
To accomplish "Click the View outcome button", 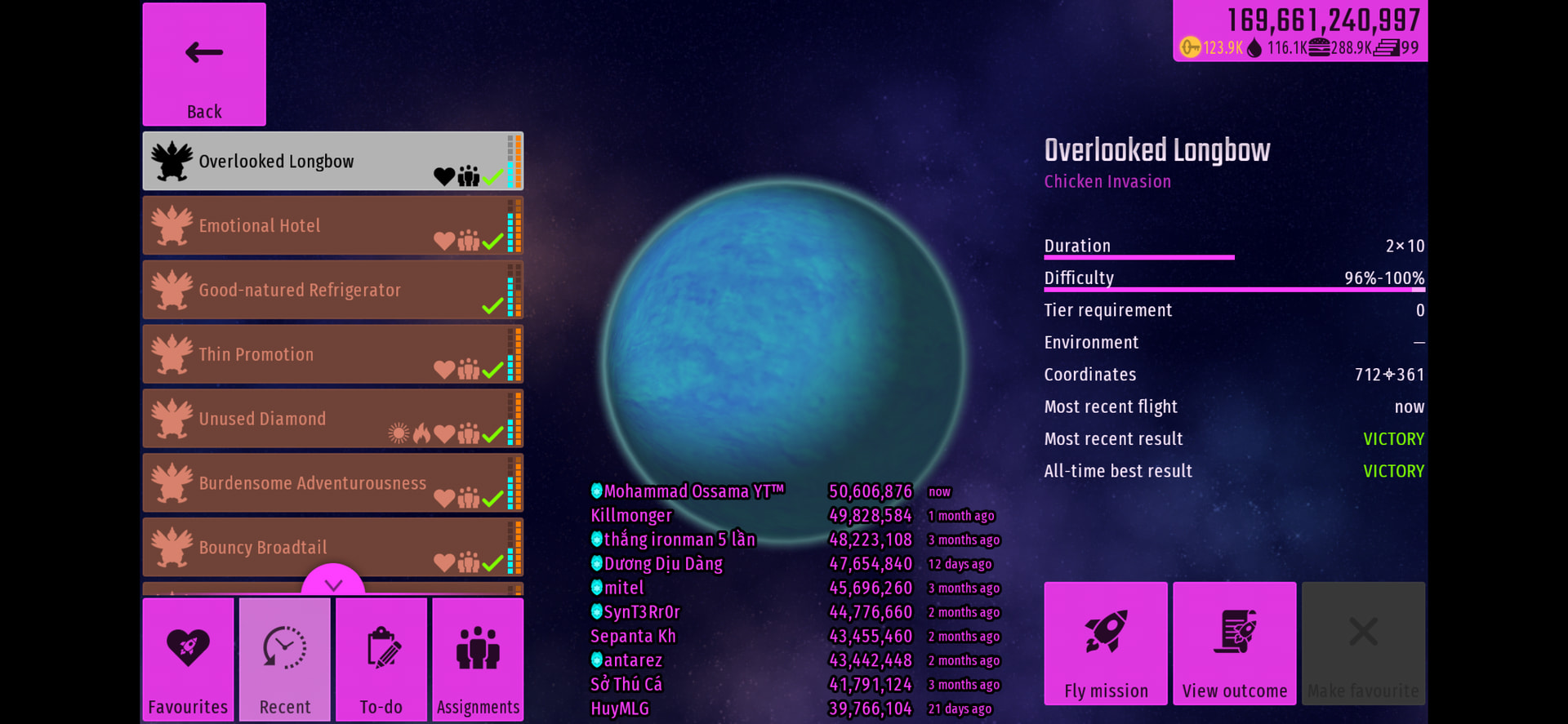I will (x=1235, y=643).
